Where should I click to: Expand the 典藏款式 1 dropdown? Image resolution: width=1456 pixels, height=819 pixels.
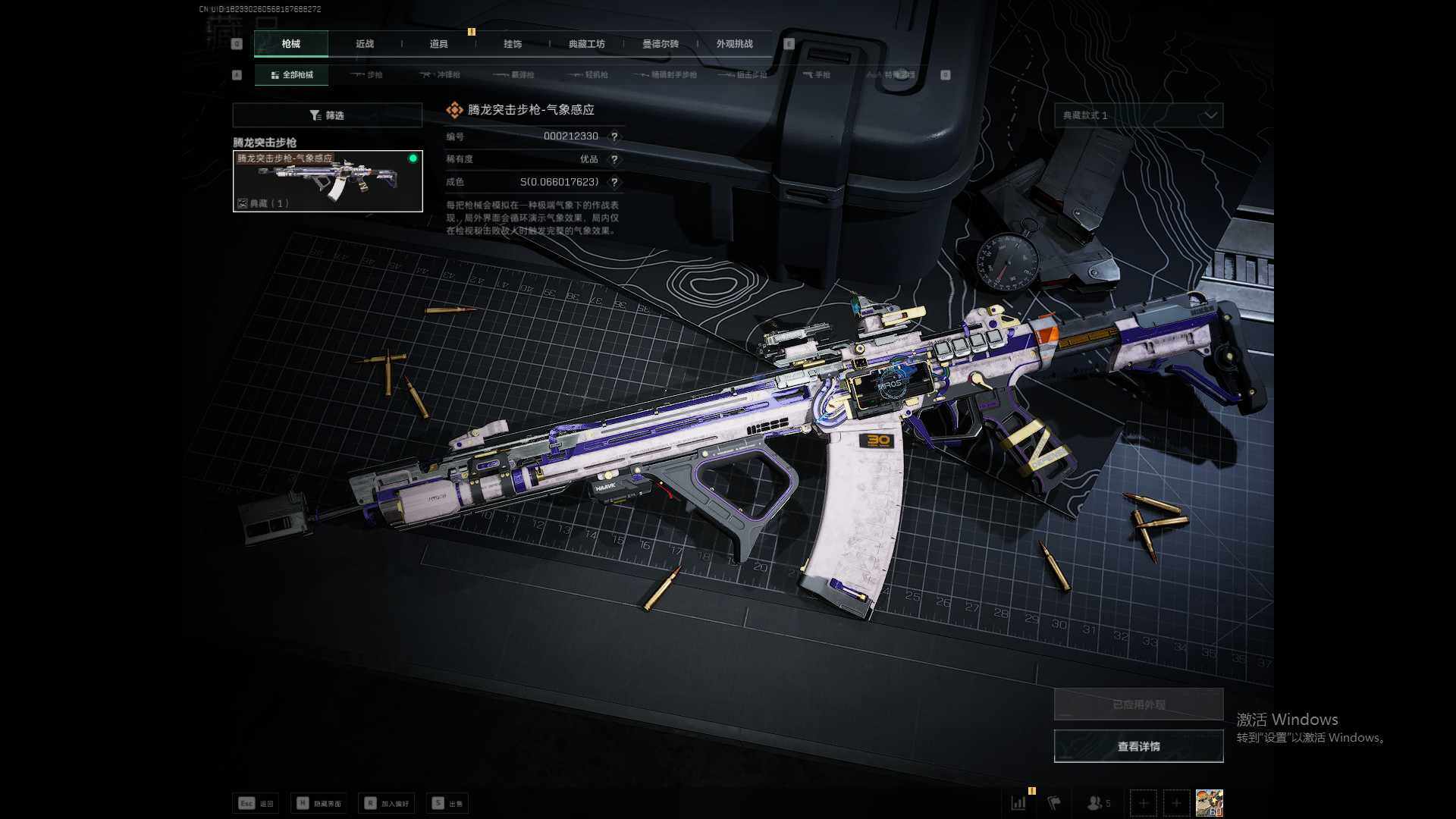tap(1138, 115)
